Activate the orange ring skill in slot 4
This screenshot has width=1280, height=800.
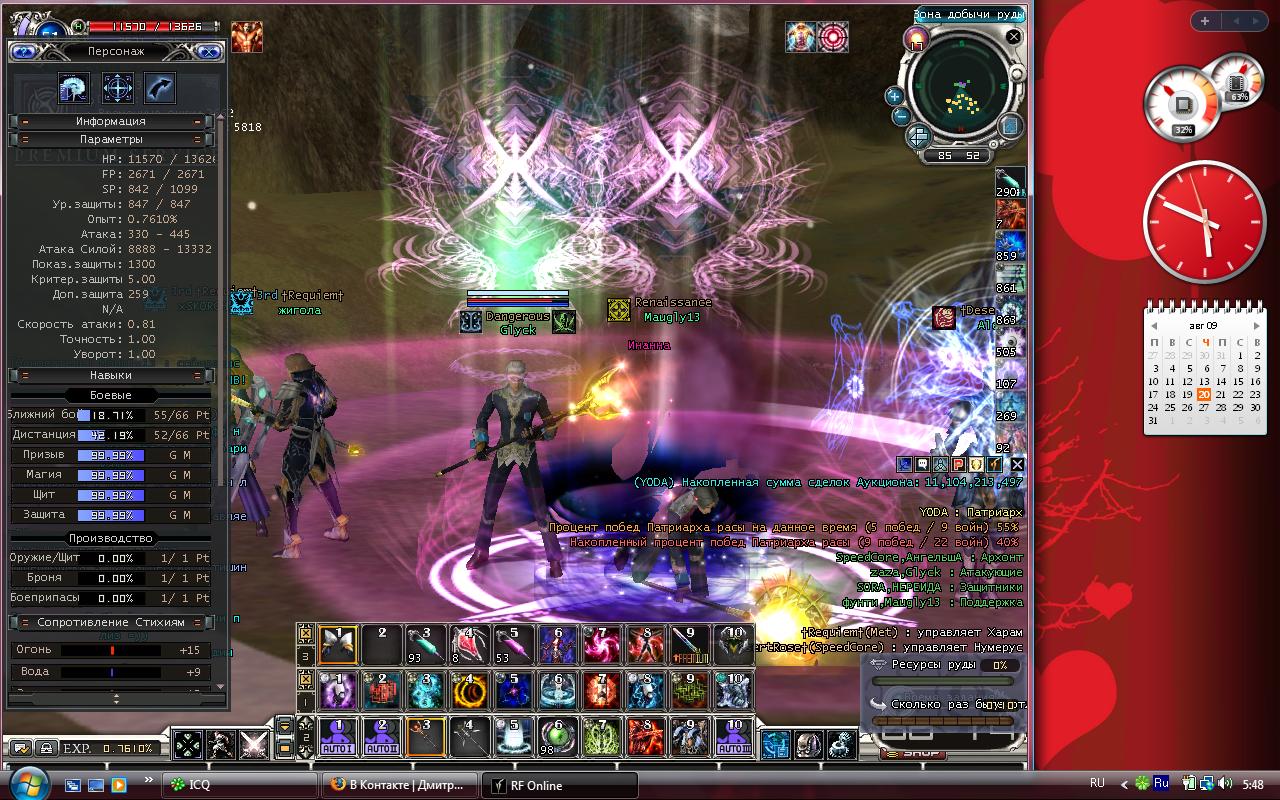(469, 691)
